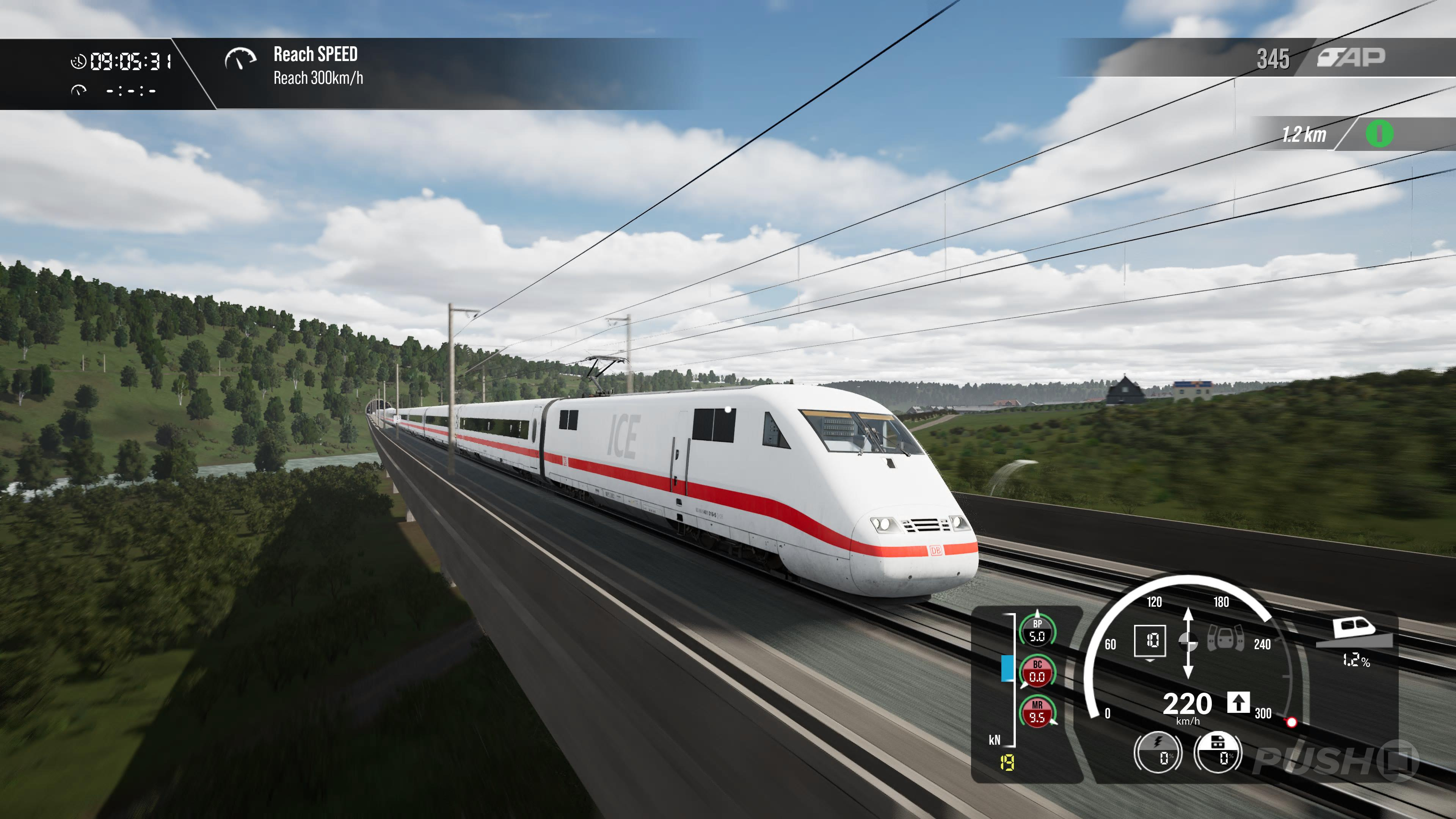Select the BP brake pipe gauge

click(1037, 630)
